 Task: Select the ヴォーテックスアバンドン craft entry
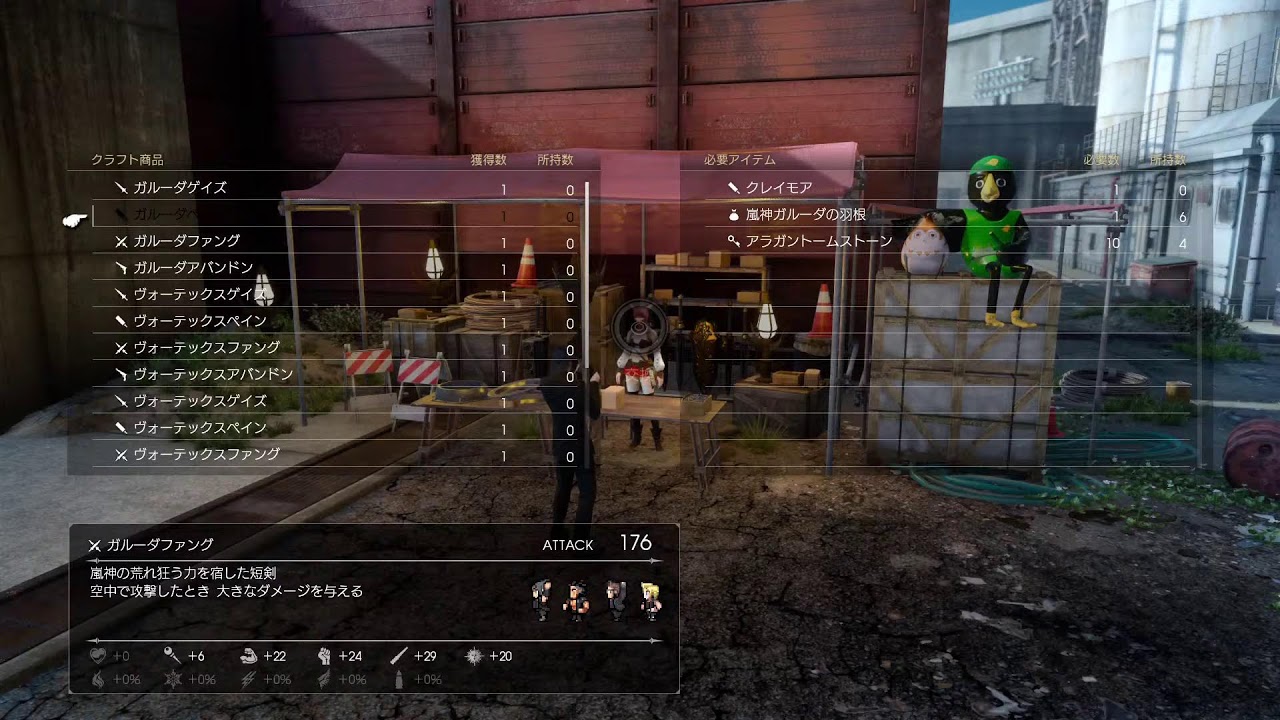[213, 374]
